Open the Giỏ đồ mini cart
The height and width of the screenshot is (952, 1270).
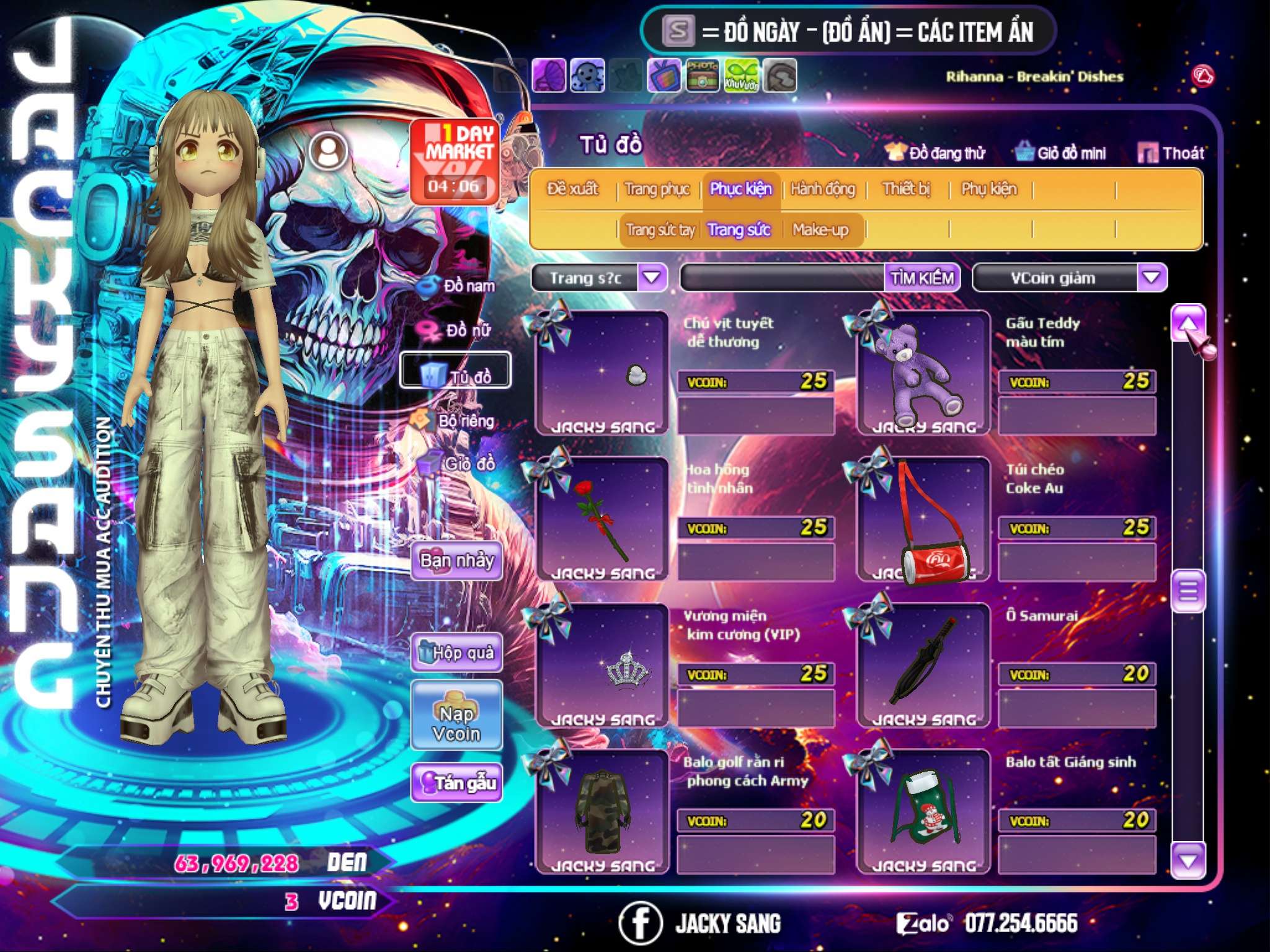coord(1060,153)
